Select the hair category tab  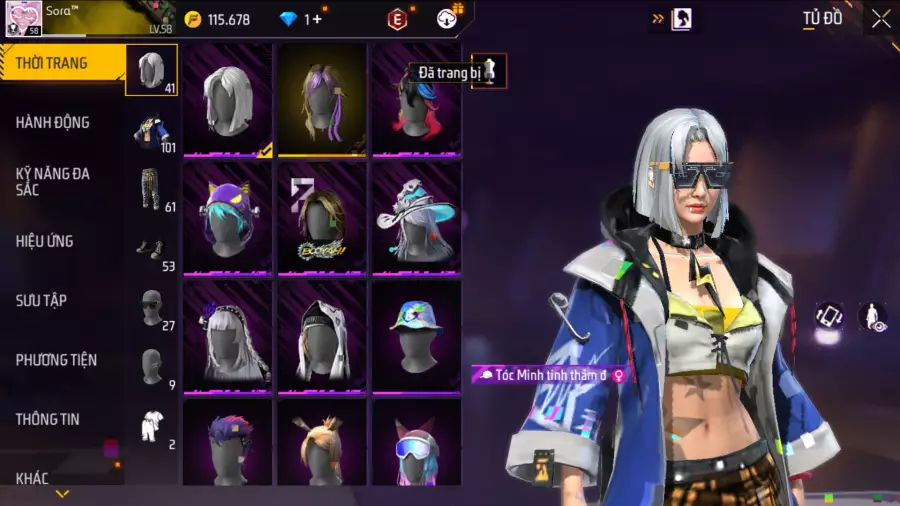[152, 70]
